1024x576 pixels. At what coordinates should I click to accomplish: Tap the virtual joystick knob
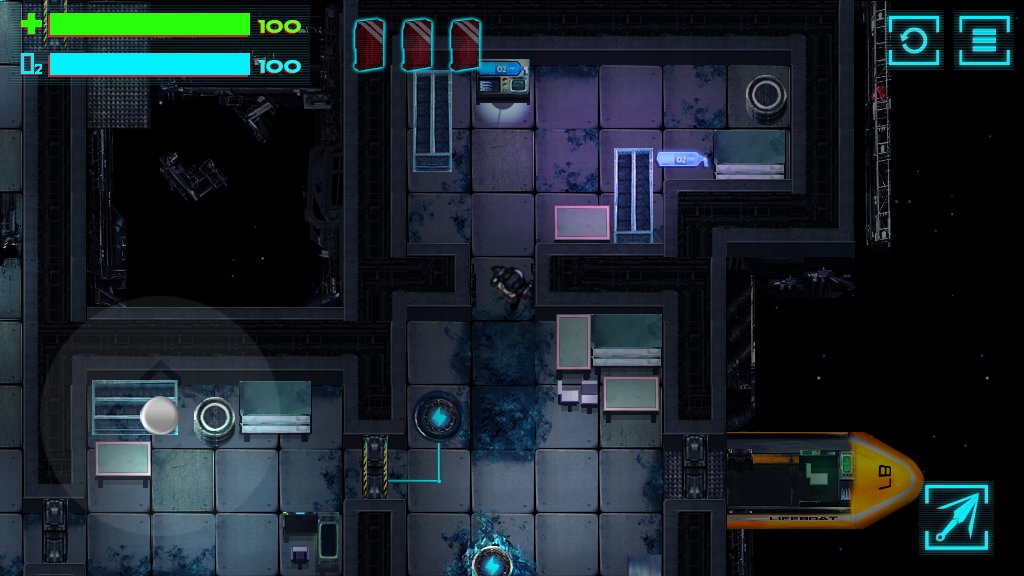click(x=159, y=415)
